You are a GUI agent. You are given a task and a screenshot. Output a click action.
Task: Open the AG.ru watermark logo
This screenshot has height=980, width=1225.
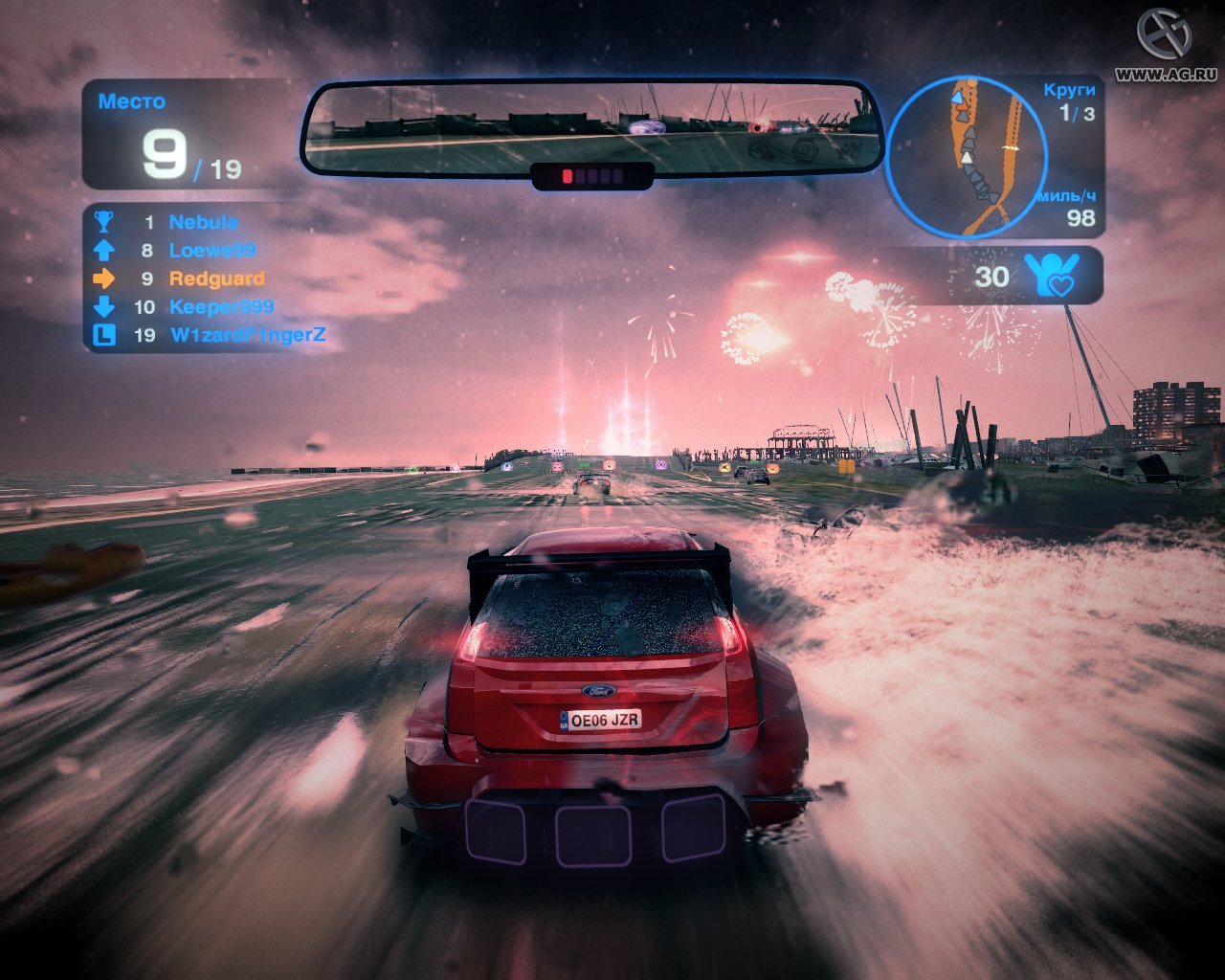1165,35
